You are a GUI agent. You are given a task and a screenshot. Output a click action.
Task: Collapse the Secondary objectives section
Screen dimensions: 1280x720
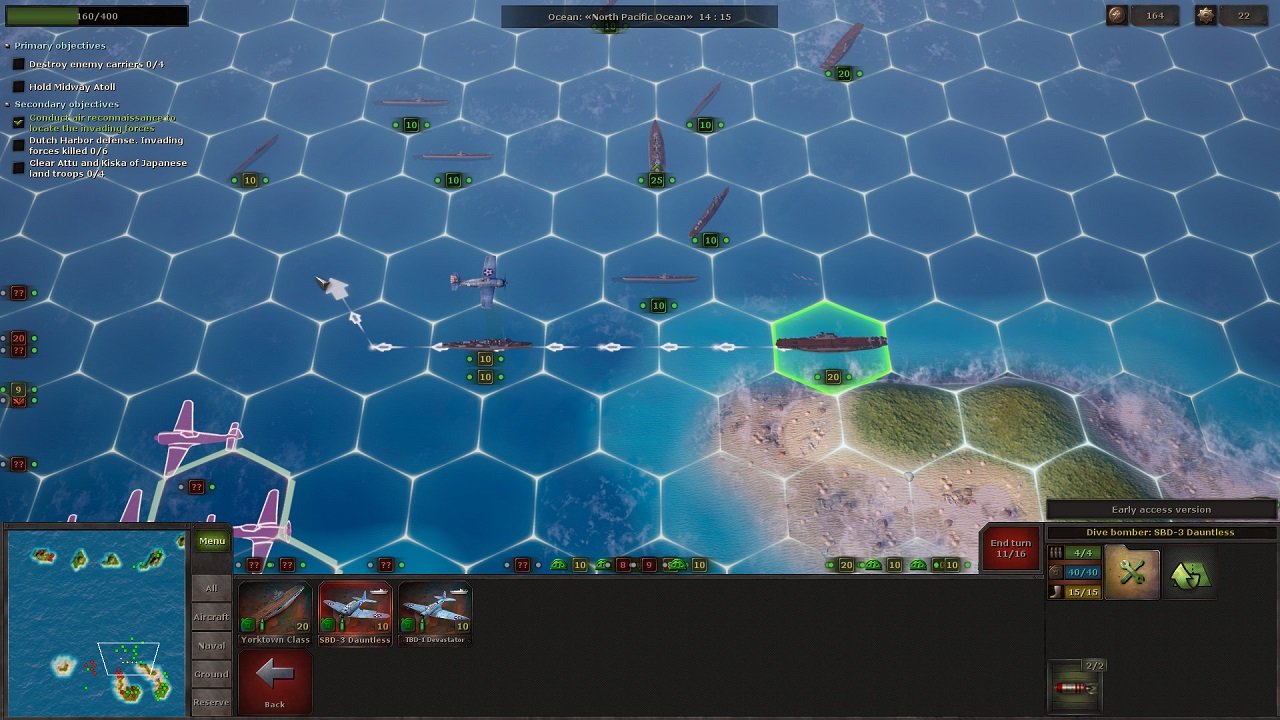click(7, 103)
